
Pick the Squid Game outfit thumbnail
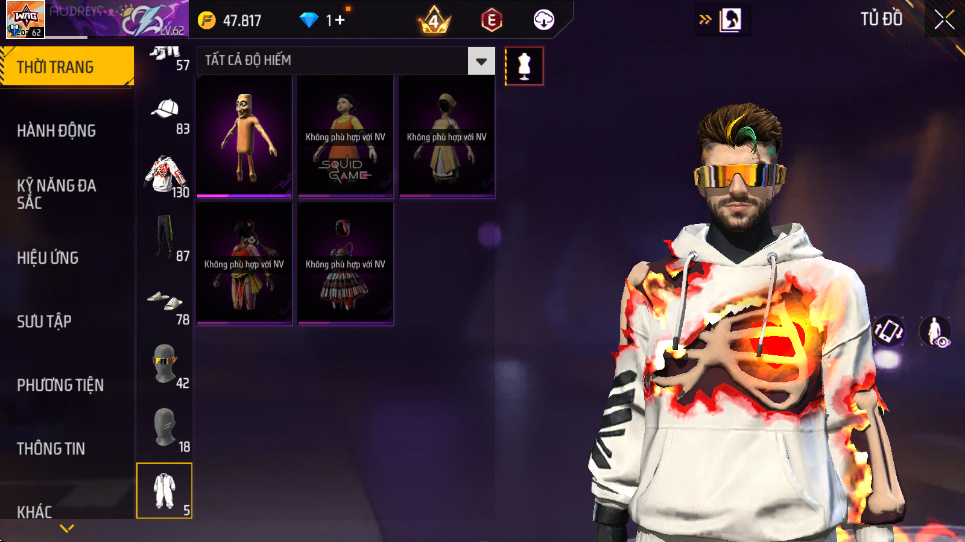click(345, 136)
